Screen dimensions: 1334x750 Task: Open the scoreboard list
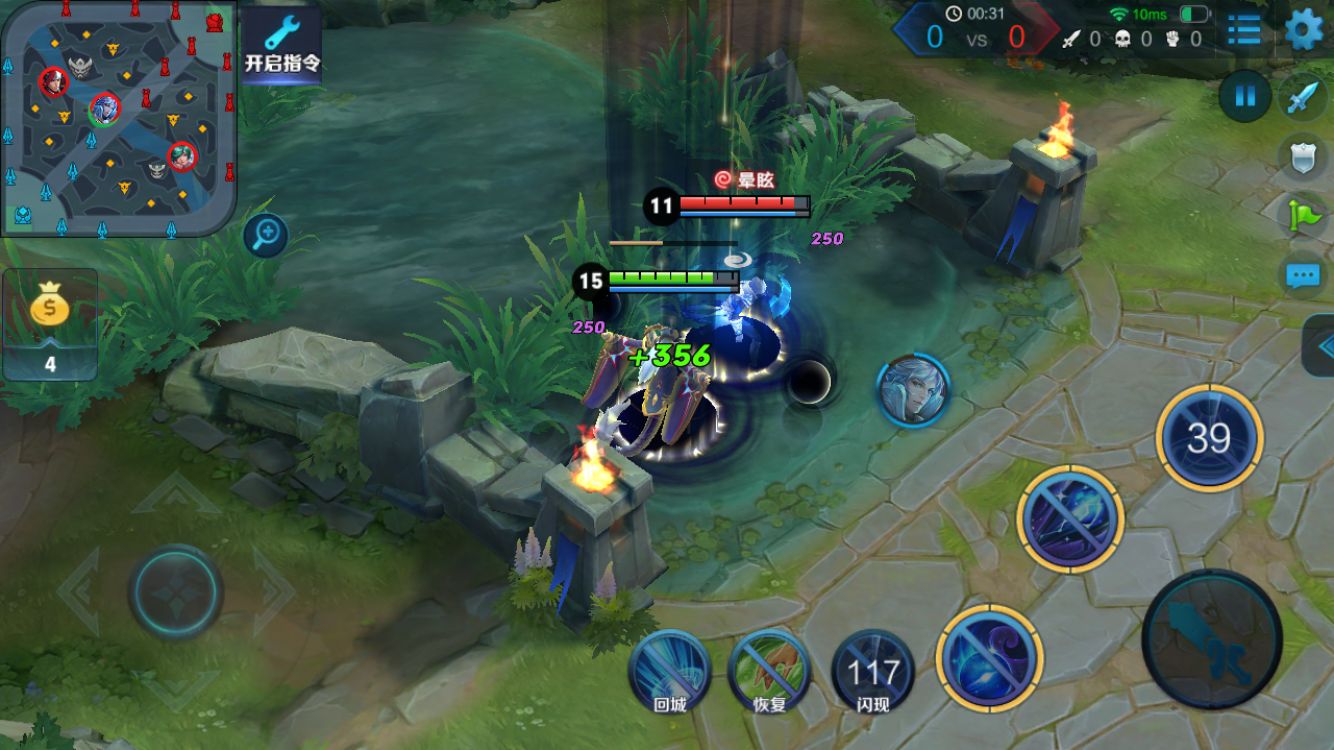click(1244, 30)
